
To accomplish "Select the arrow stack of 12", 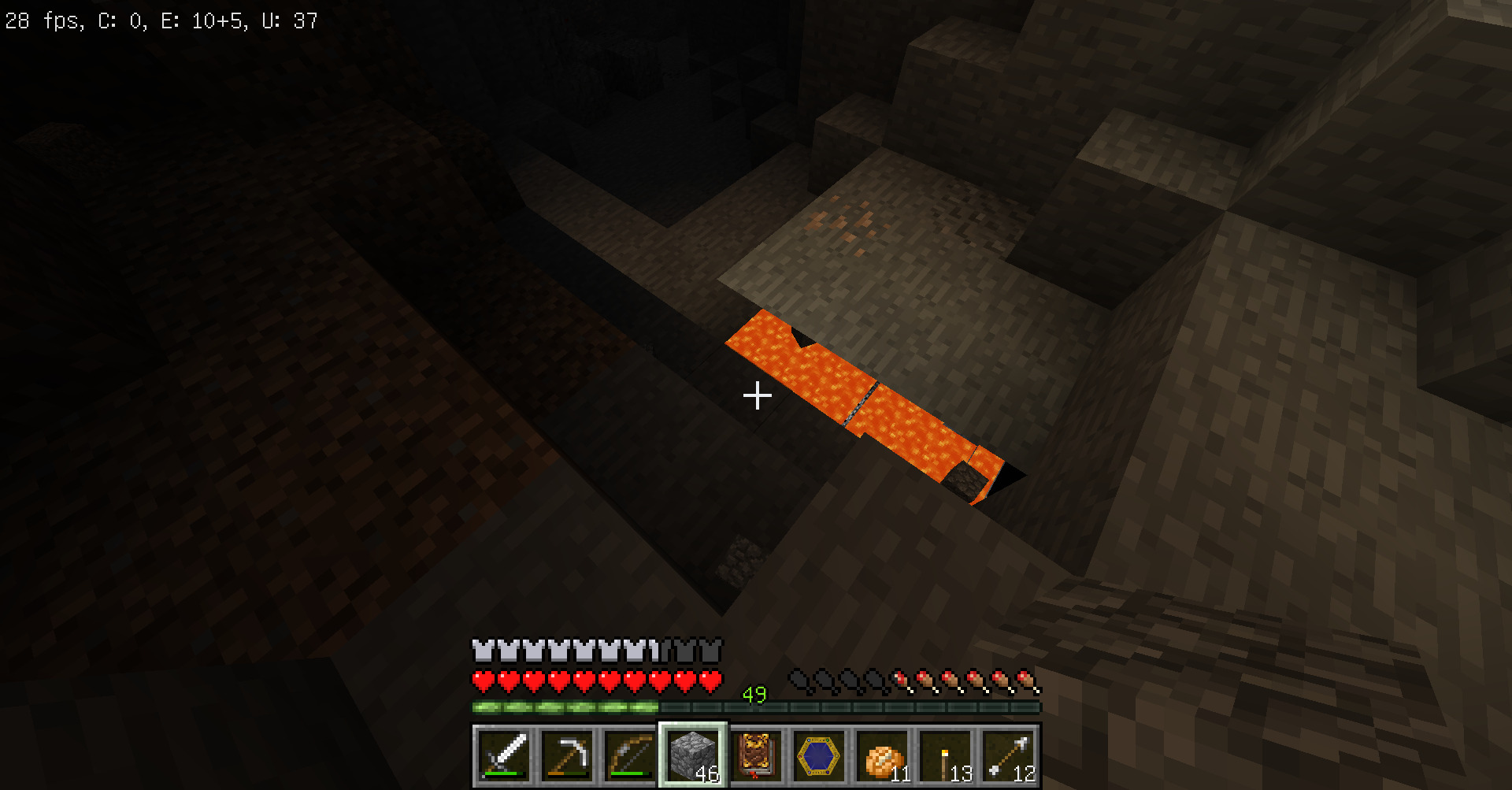I will pos(1008,755).
